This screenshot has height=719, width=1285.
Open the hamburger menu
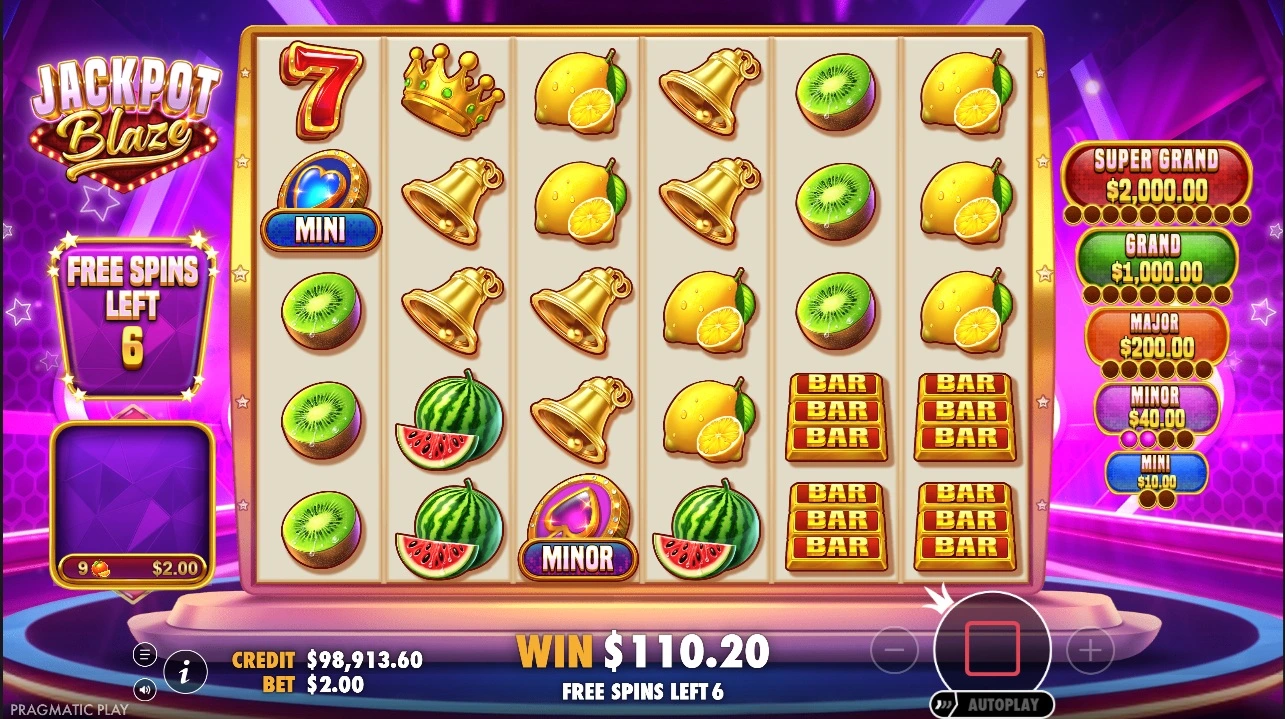click(x=145, y=655)
